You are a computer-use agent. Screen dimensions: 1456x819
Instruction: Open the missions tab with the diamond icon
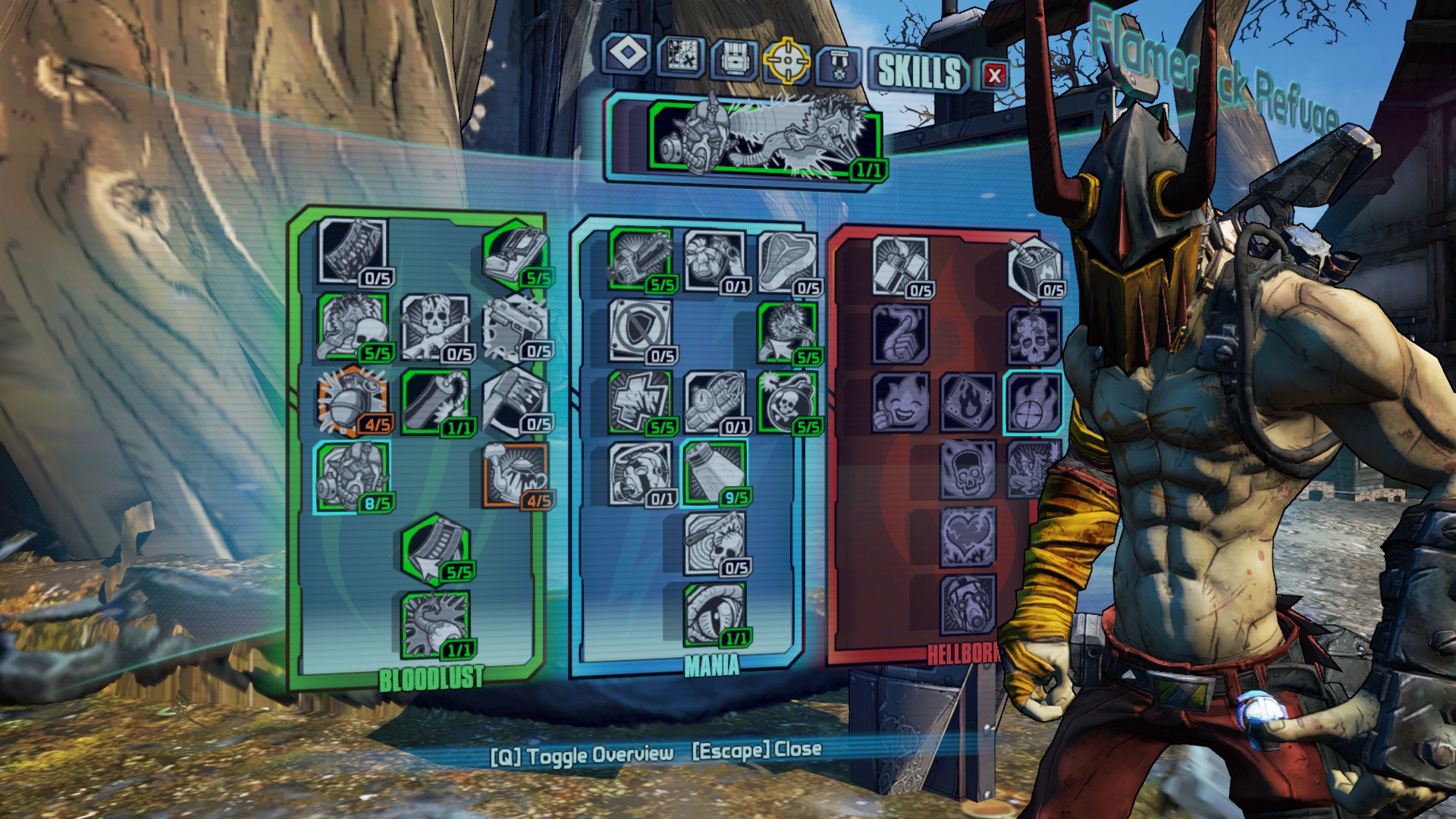tap(626, 55)
